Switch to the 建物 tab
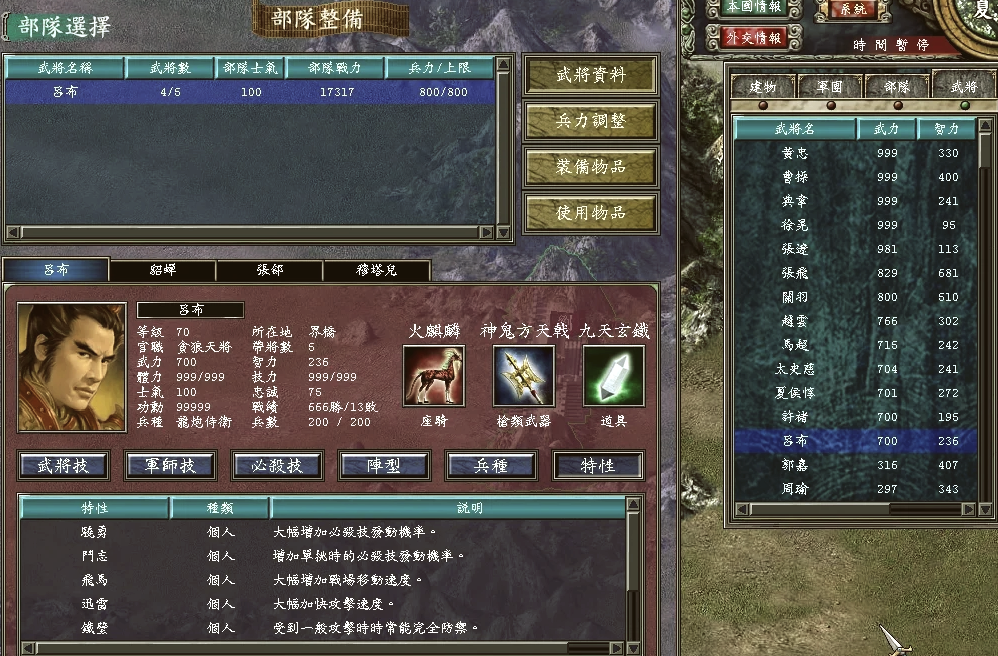998x656 pixels. tap(763, 87)
